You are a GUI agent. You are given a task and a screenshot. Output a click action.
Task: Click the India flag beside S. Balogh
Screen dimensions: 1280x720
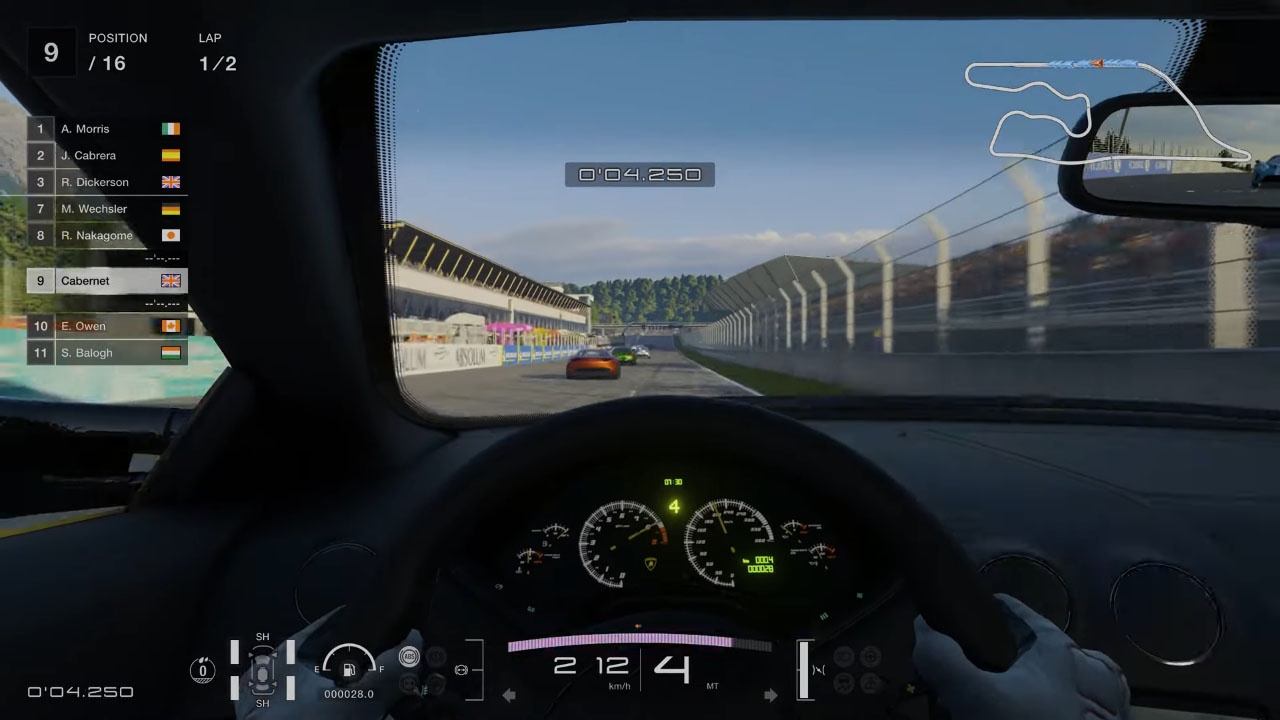click(x=169, y=352)
